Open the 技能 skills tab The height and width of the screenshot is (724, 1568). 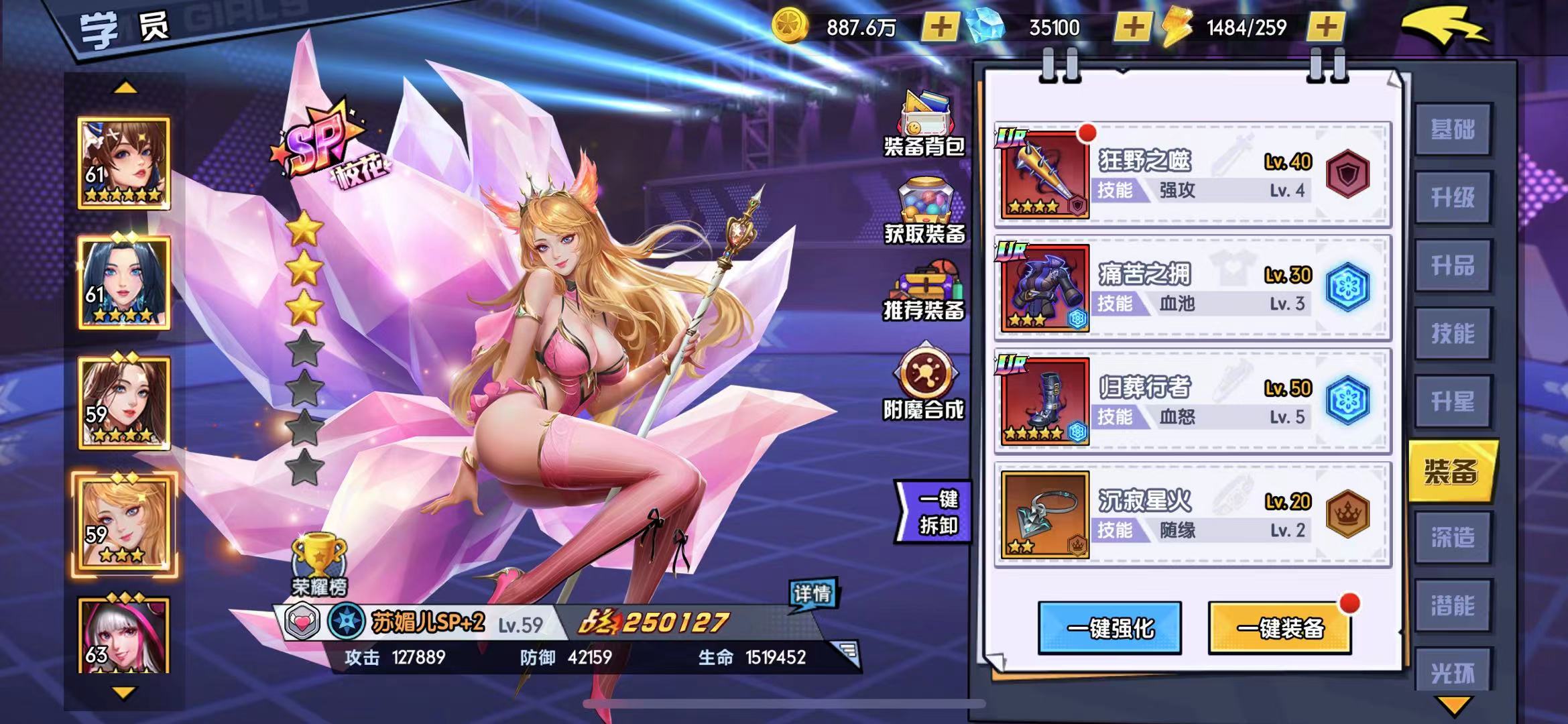[1453, 334]
